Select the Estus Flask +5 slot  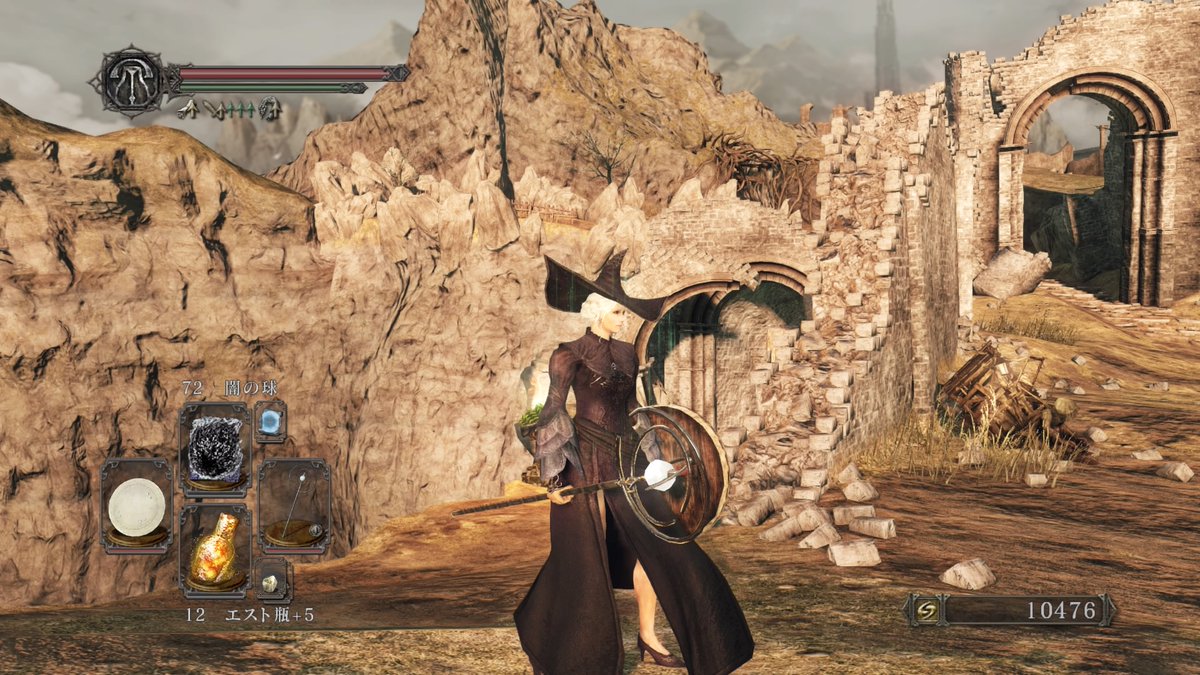(x=215, y=548)
